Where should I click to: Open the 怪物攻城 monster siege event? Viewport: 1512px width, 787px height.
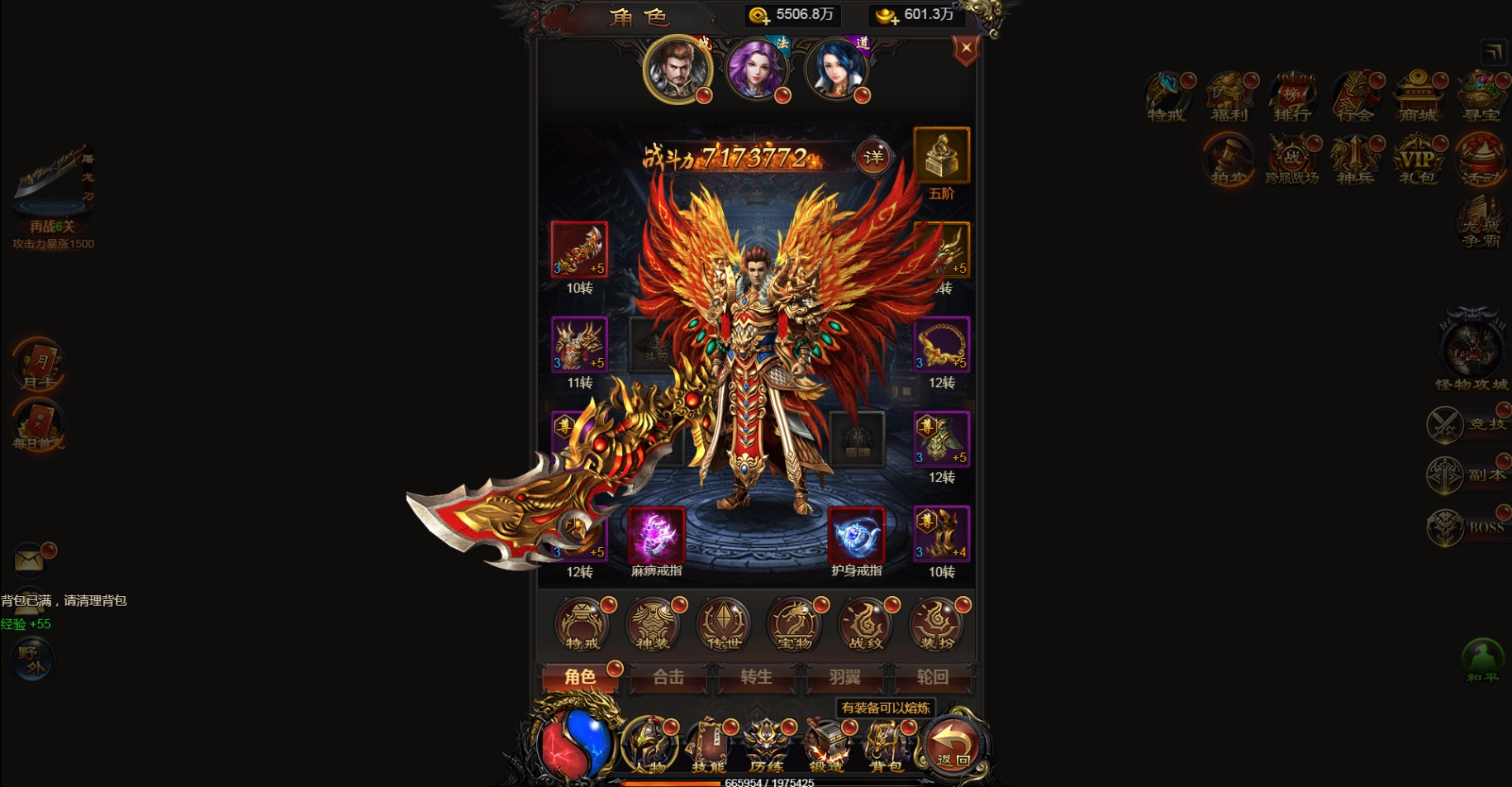[x=1472, y=351]
